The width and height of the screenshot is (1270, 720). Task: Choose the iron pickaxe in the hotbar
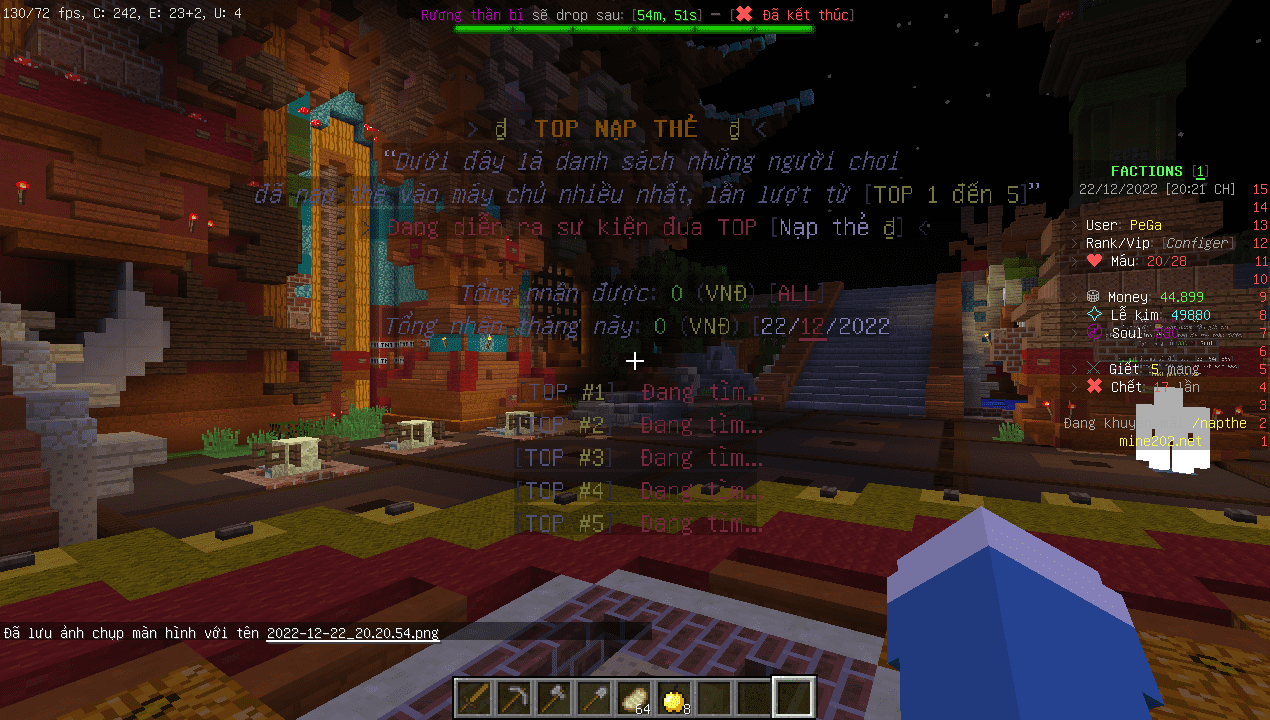pos(516,697)
